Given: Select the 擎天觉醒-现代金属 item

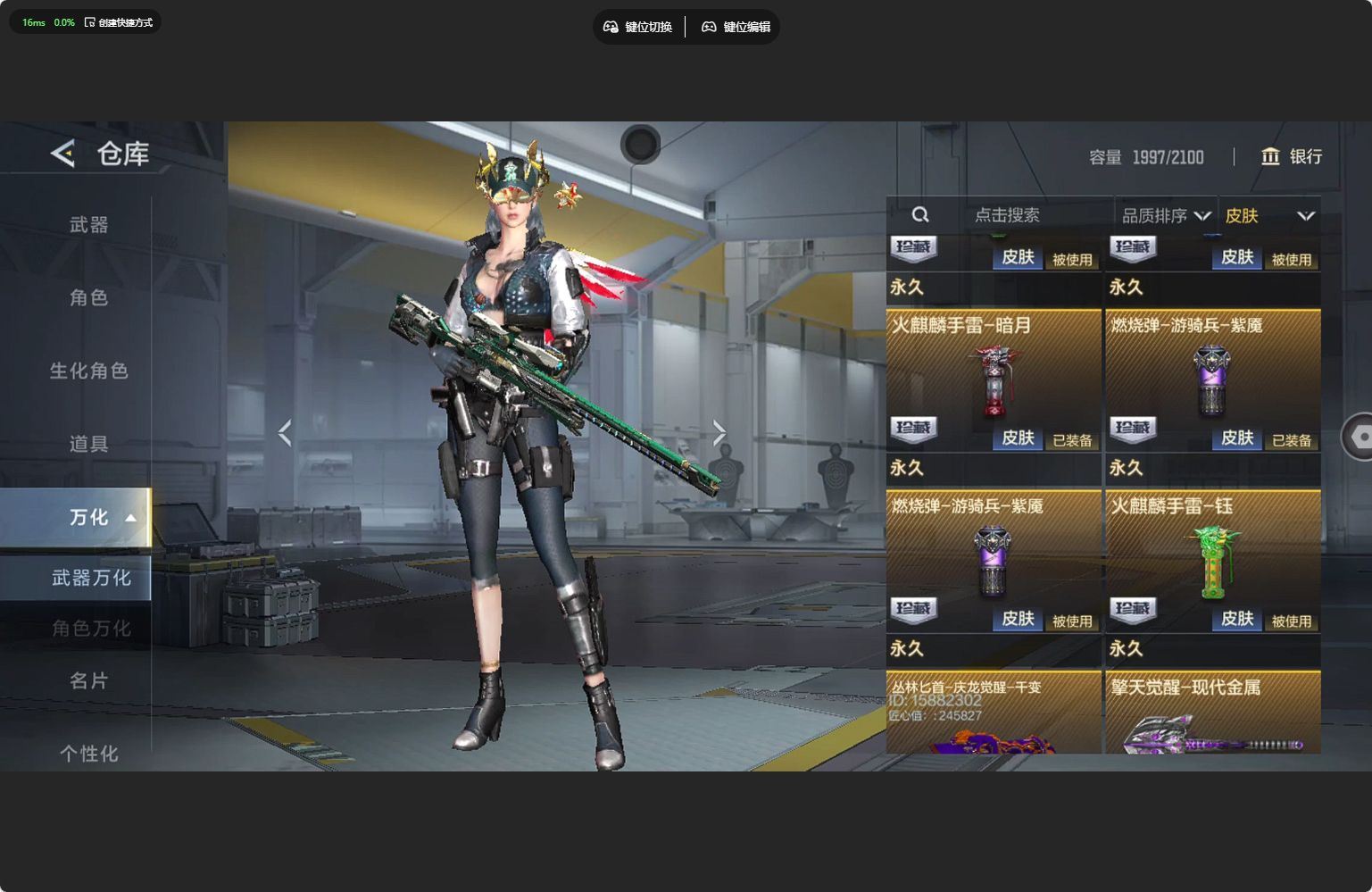Looking at the screenshot, I should click(1212, 714).
